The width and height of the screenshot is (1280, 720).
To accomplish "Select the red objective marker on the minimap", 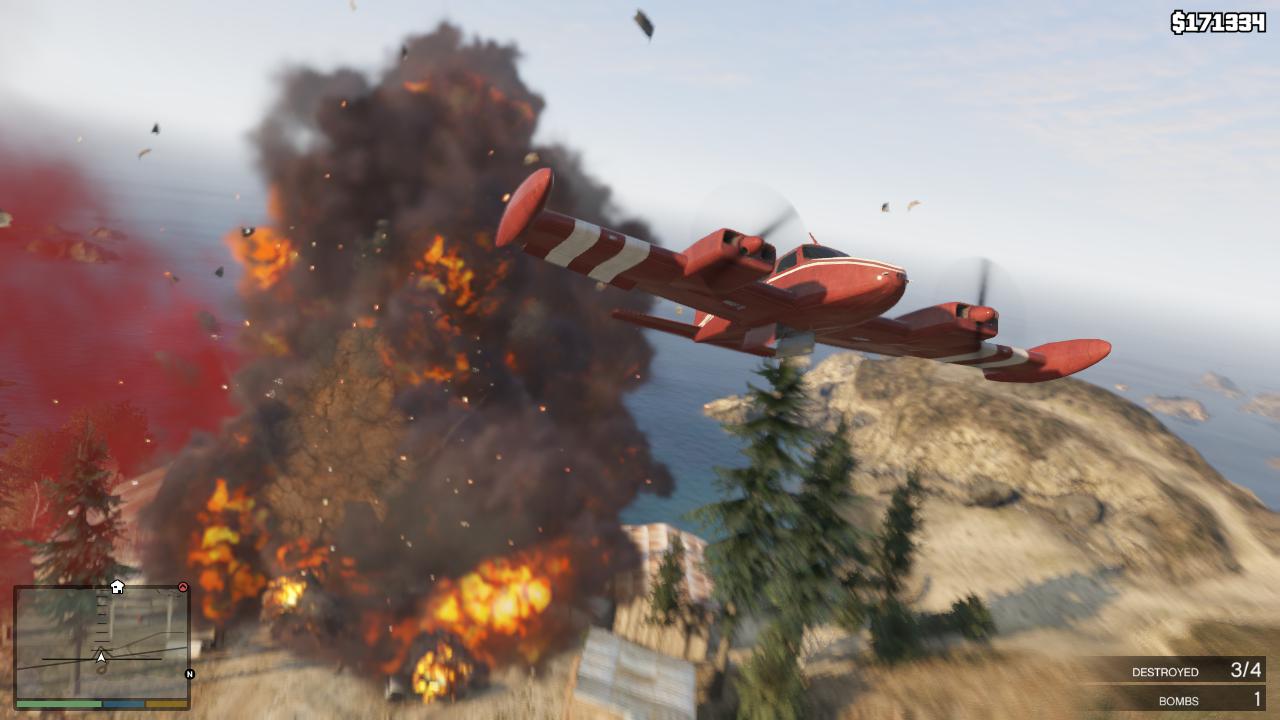I will [x=183, y=586].
